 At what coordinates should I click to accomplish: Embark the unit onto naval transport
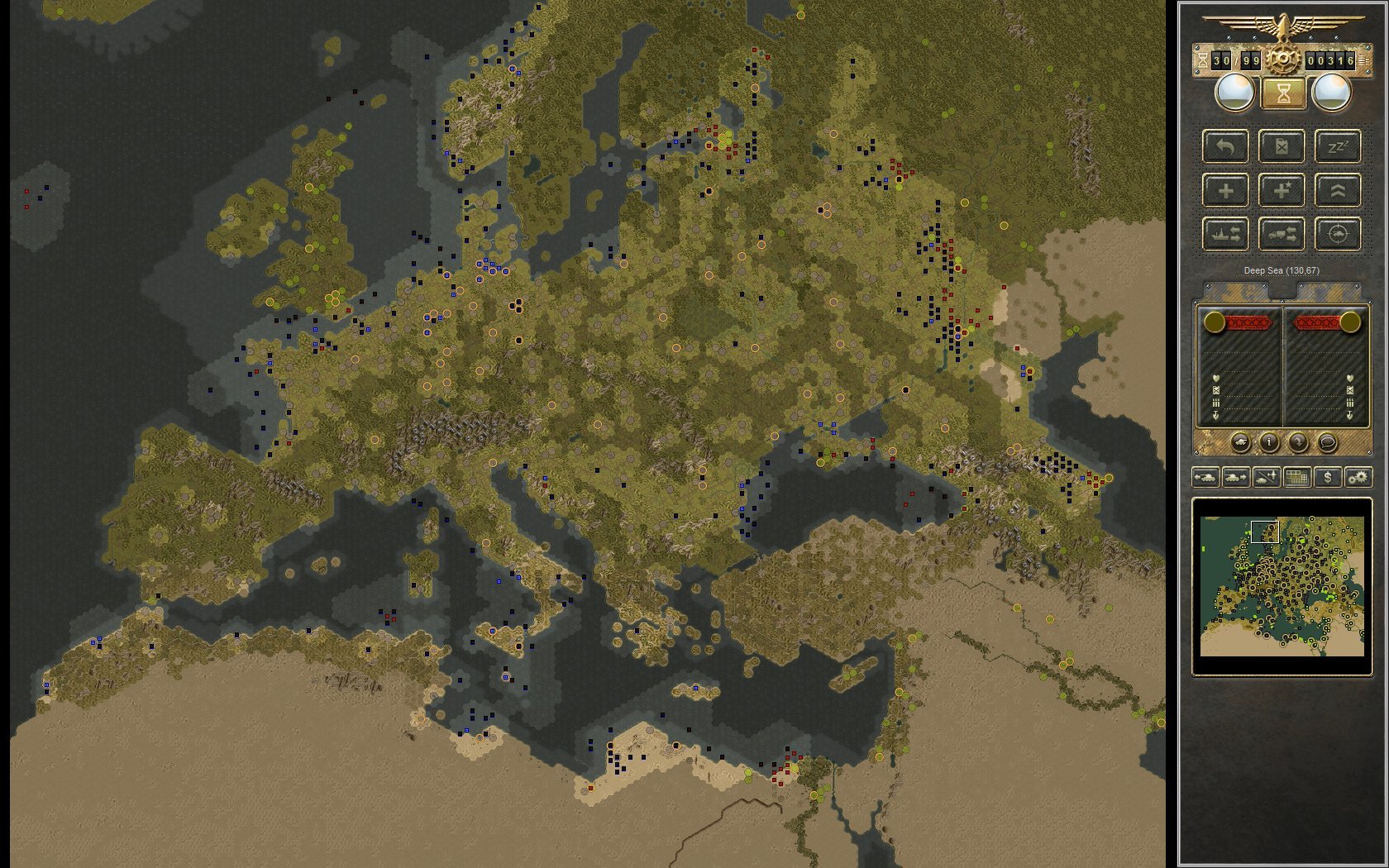coord(1226,233)
